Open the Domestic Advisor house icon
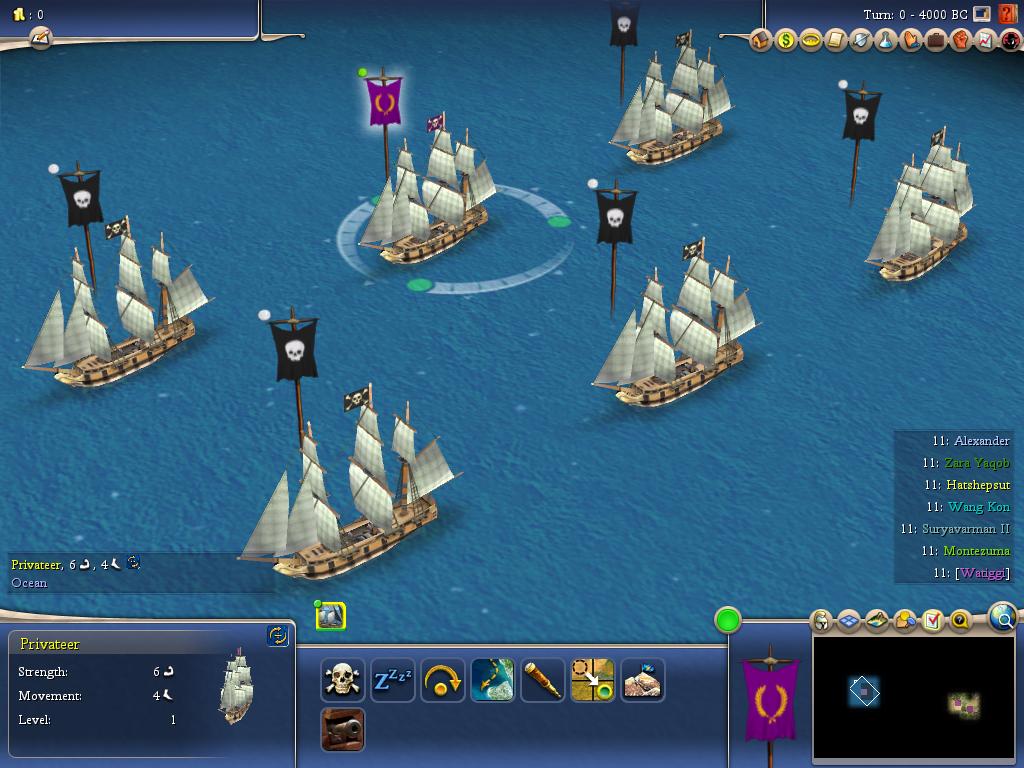 pyautogui.click(x=761, y=41)
